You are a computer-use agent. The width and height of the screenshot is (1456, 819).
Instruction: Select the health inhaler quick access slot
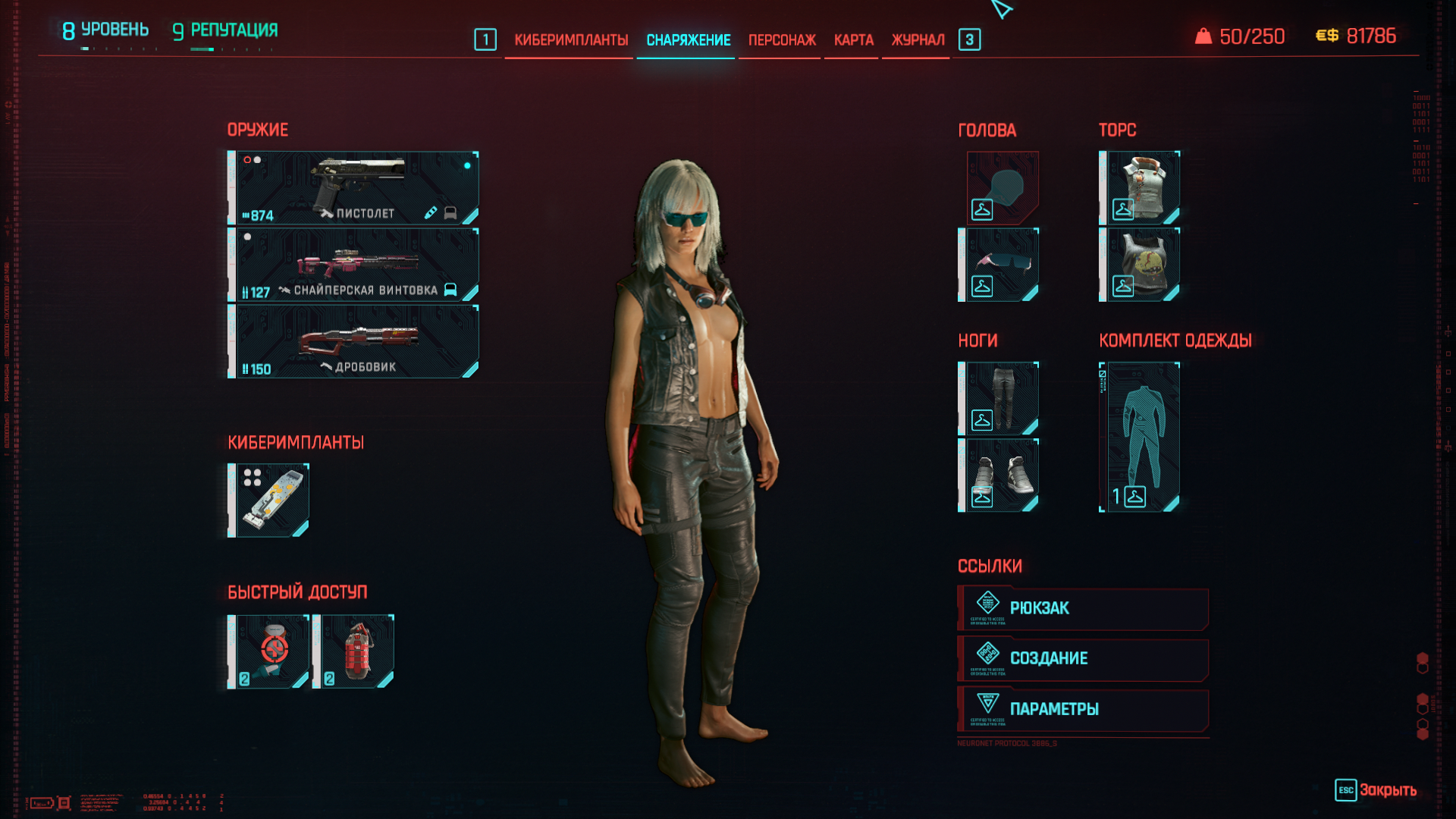click(269, 651)
